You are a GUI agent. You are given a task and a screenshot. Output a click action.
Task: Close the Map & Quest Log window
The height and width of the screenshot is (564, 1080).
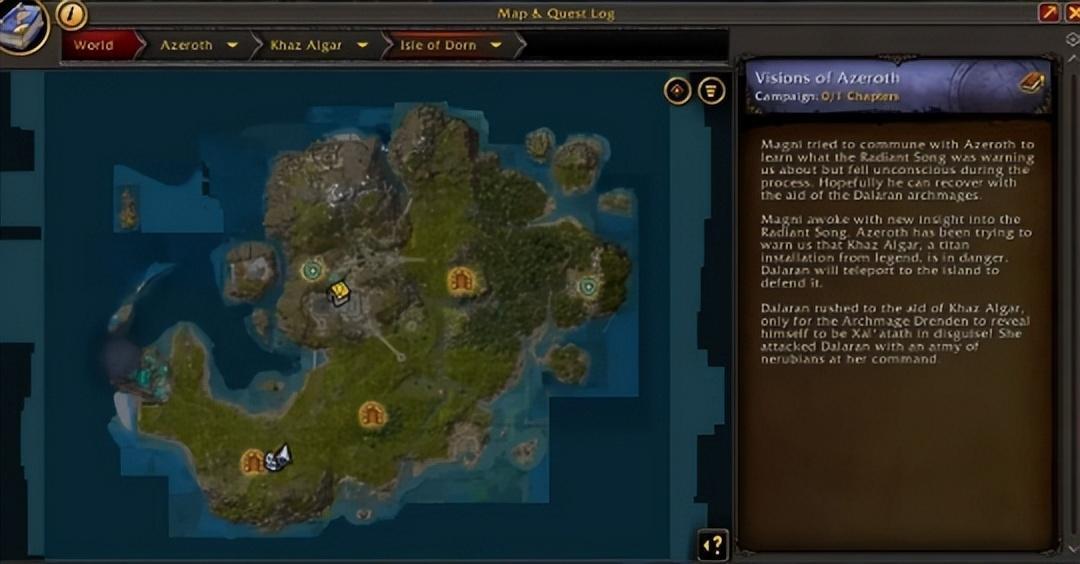(x=1073, y=13)
